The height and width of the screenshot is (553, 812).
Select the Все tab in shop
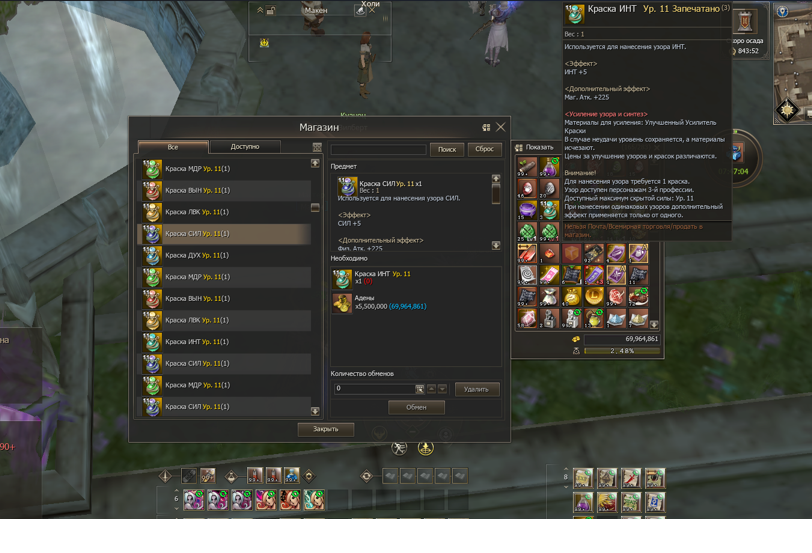173,147
